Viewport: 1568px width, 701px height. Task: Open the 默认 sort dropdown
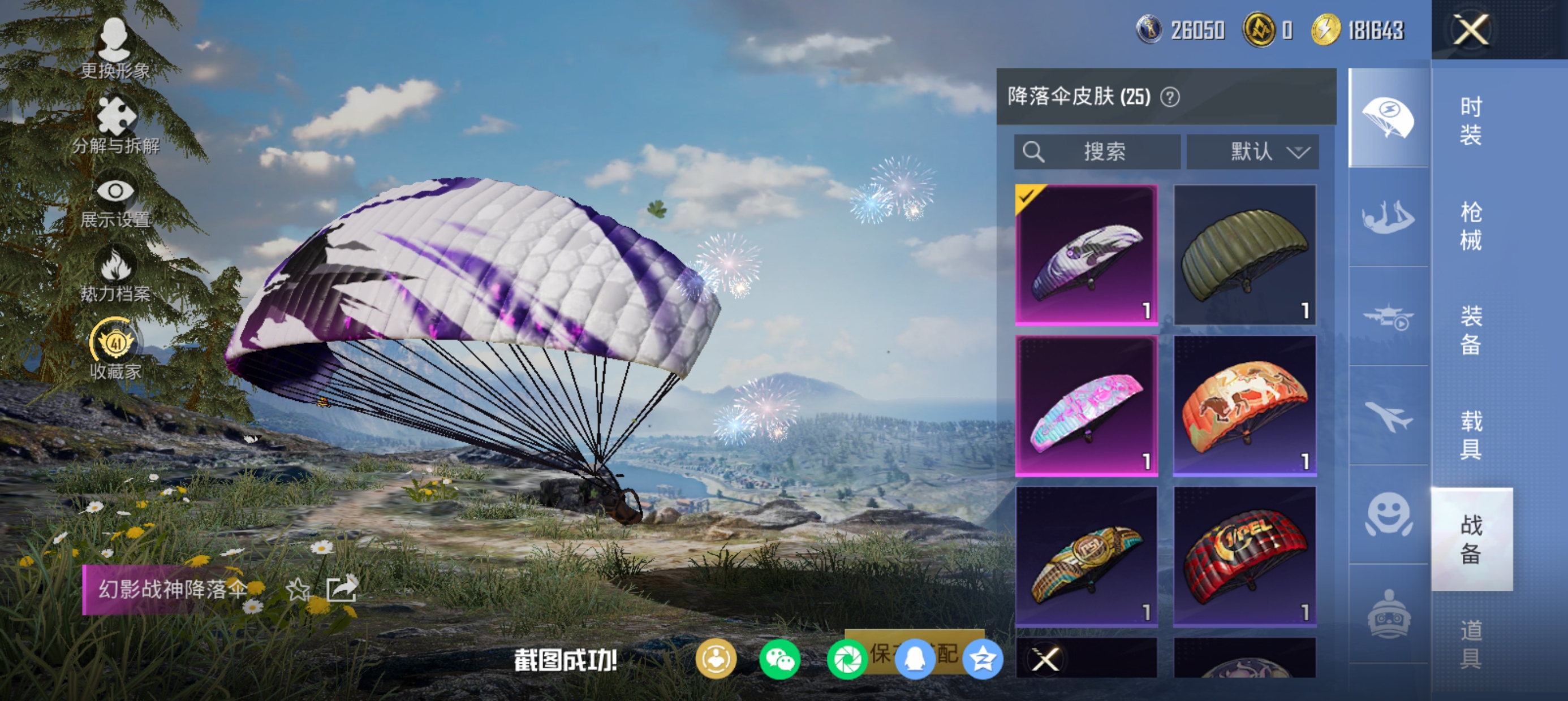1253,152
